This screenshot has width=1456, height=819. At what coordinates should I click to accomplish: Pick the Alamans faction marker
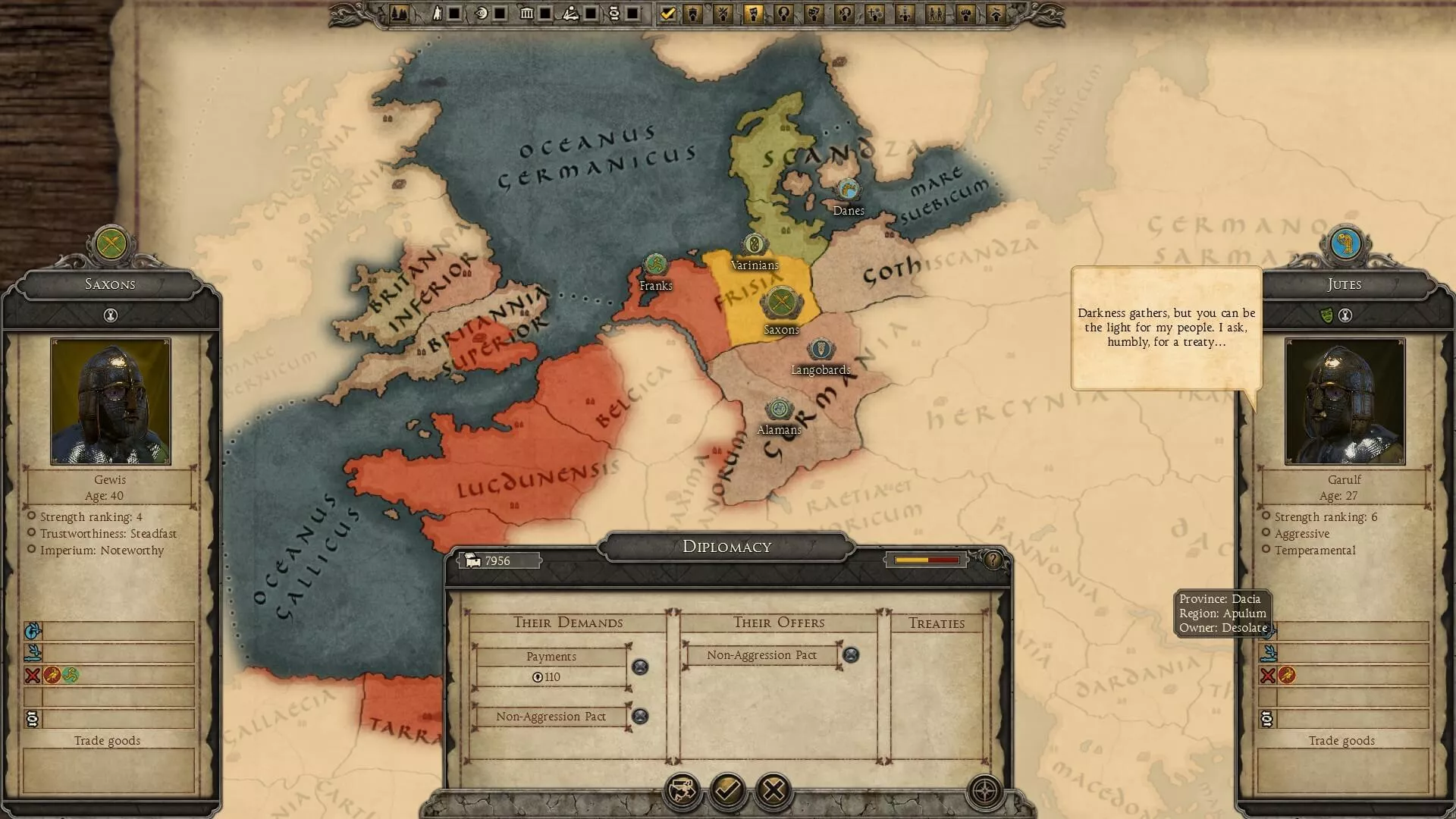pyautogui.click(x=778, y=409)
